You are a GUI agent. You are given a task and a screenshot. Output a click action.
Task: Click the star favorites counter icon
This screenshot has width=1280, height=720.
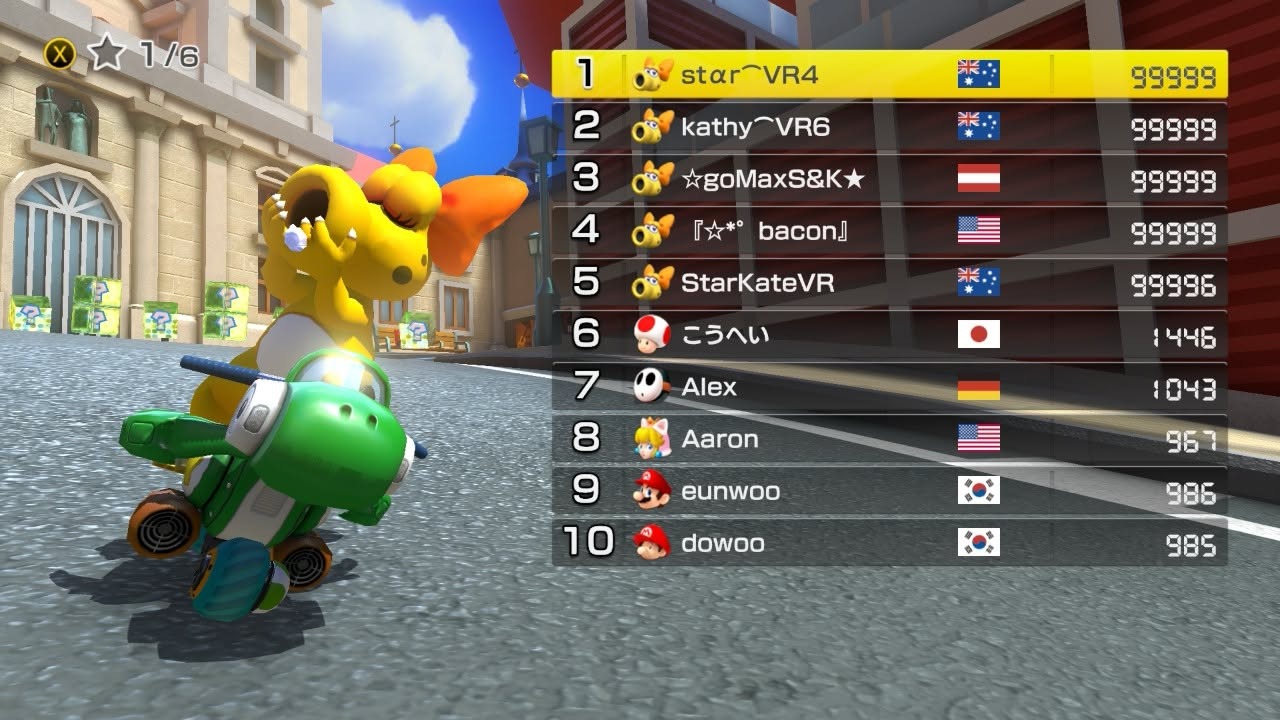pyautogui.click(x=106, y=53)
